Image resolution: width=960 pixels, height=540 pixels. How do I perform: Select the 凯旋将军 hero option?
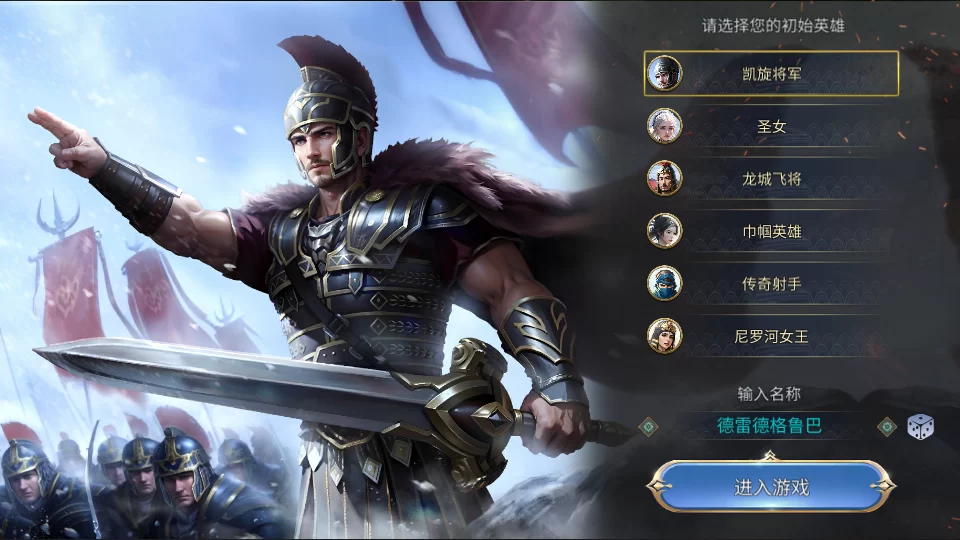coord(771,73)
